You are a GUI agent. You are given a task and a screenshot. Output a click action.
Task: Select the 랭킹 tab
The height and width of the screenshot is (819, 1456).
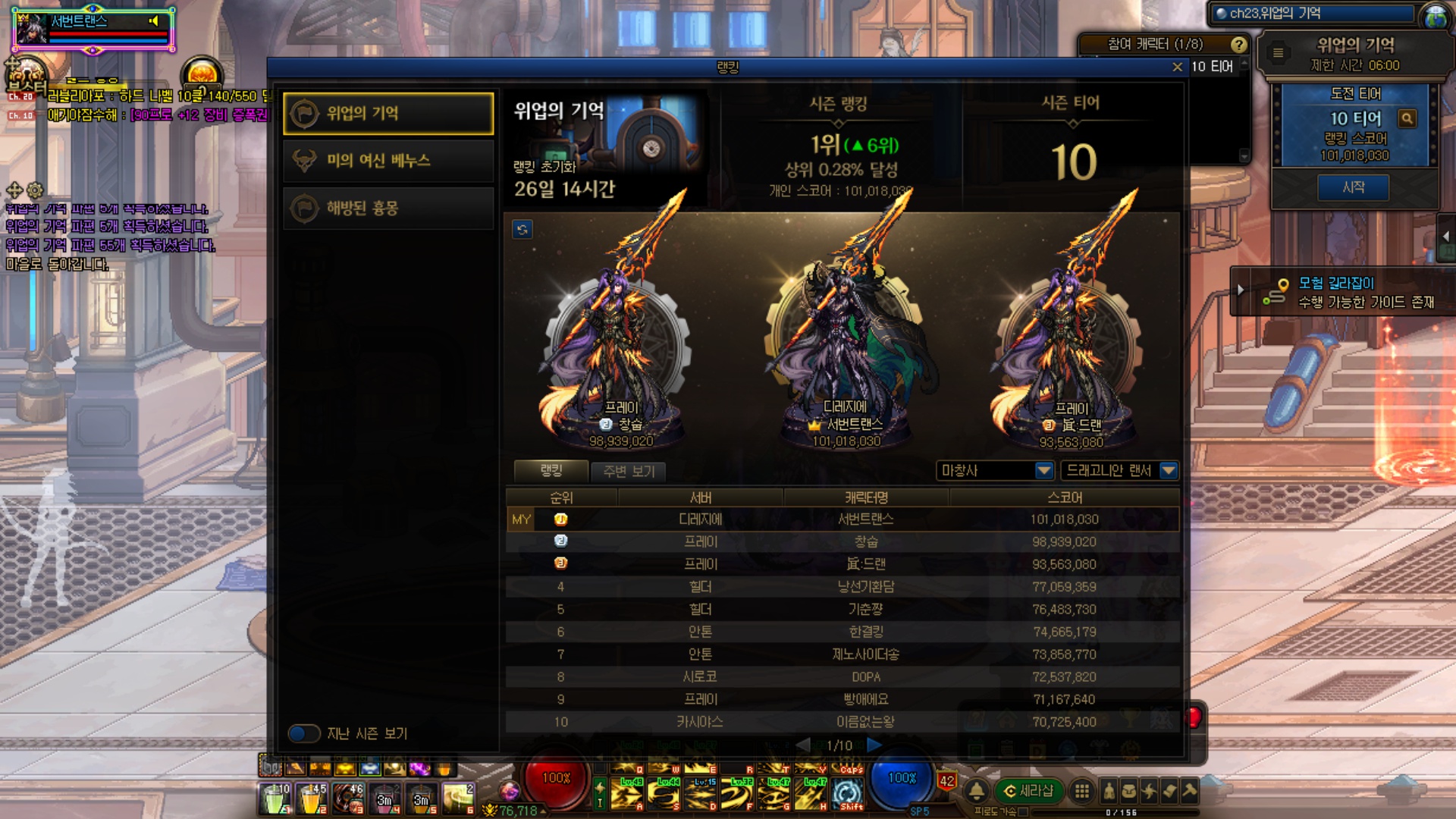pos(551,470)
